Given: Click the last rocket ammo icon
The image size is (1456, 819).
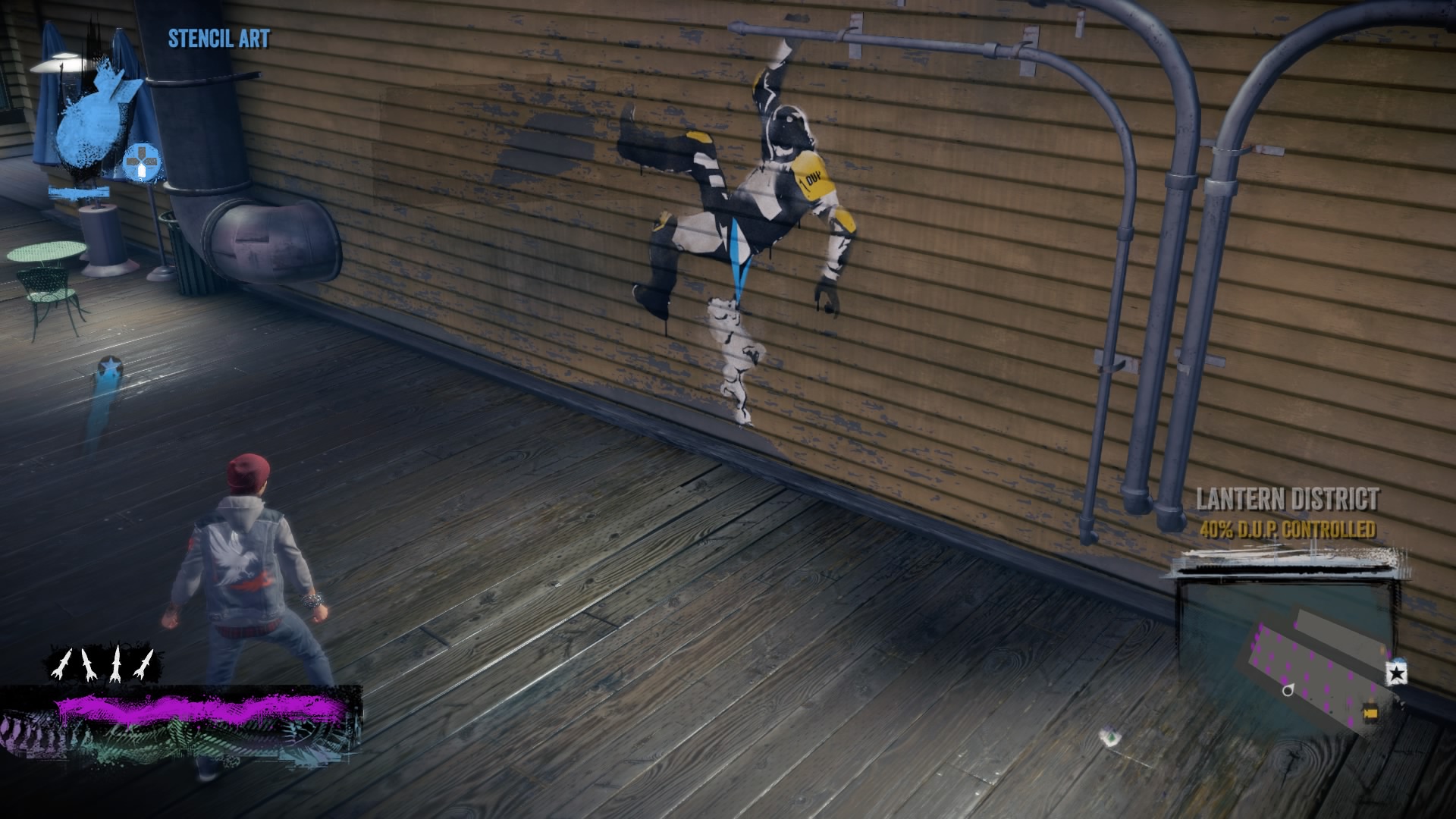Looking at the screenshot, I should [146, 664].
